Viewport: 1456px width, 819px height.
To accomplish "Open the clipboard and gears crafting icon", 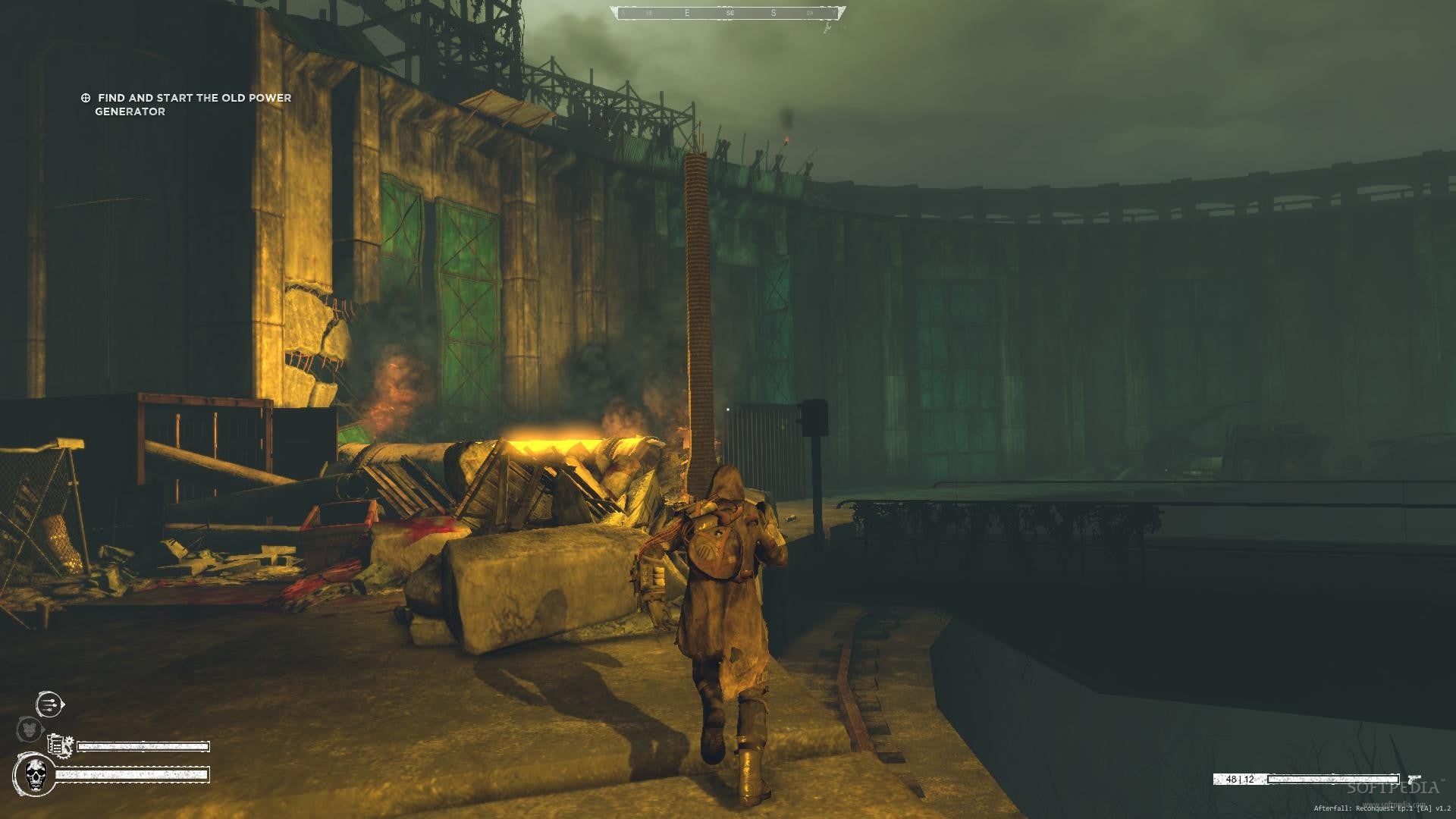I will (x=59, y=746).
